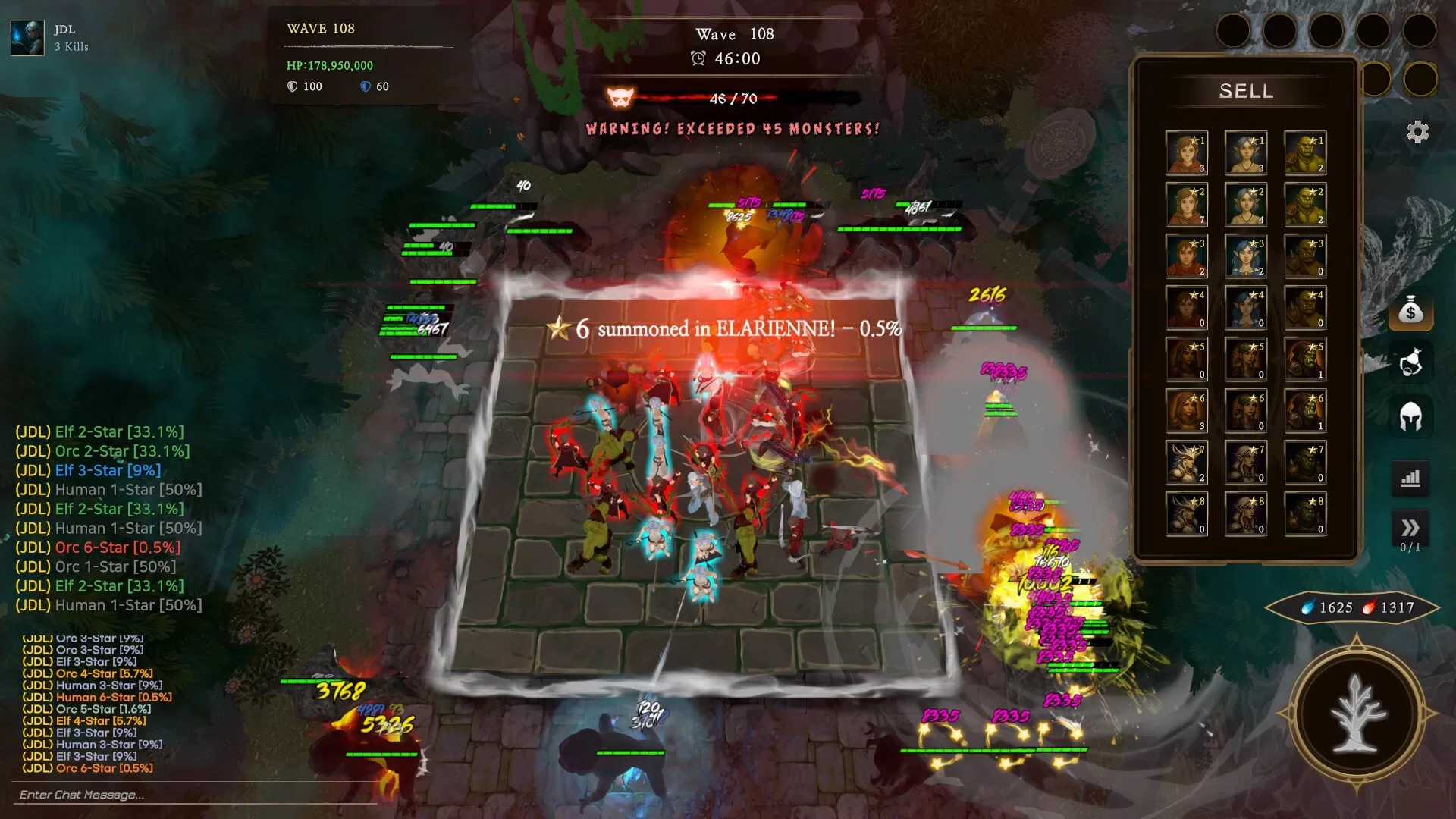1456x819 pixels.
Task: Sell a 1-star Human unit
Action: point(1187,152)
